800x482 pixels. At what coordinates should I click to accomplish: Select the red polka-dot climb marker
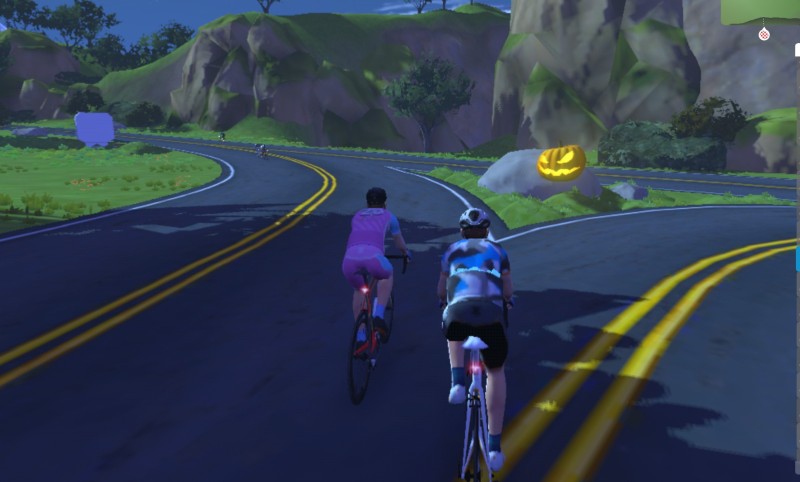point(764,34)
